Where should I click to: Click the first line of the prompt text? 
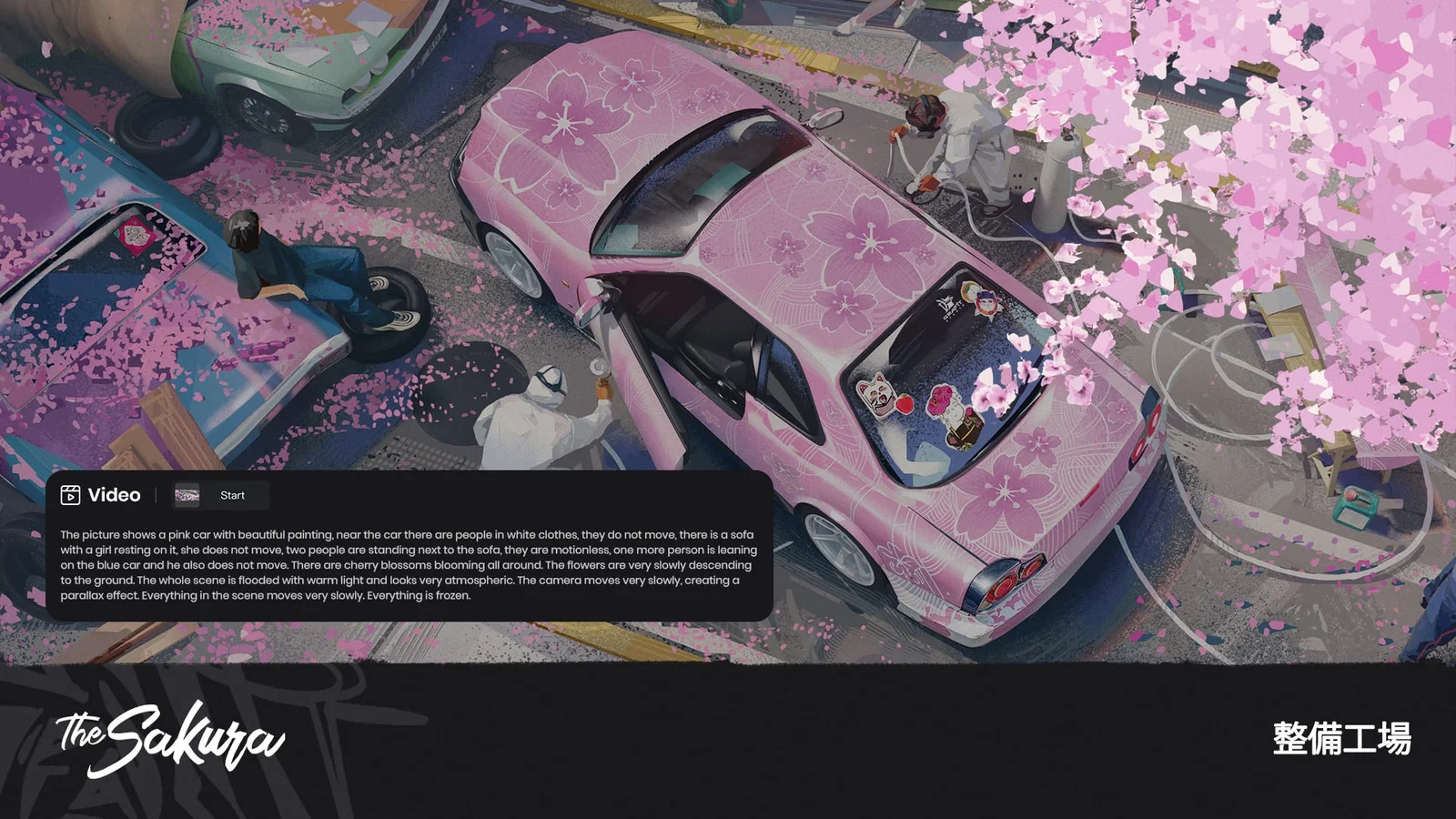(407, 536)
